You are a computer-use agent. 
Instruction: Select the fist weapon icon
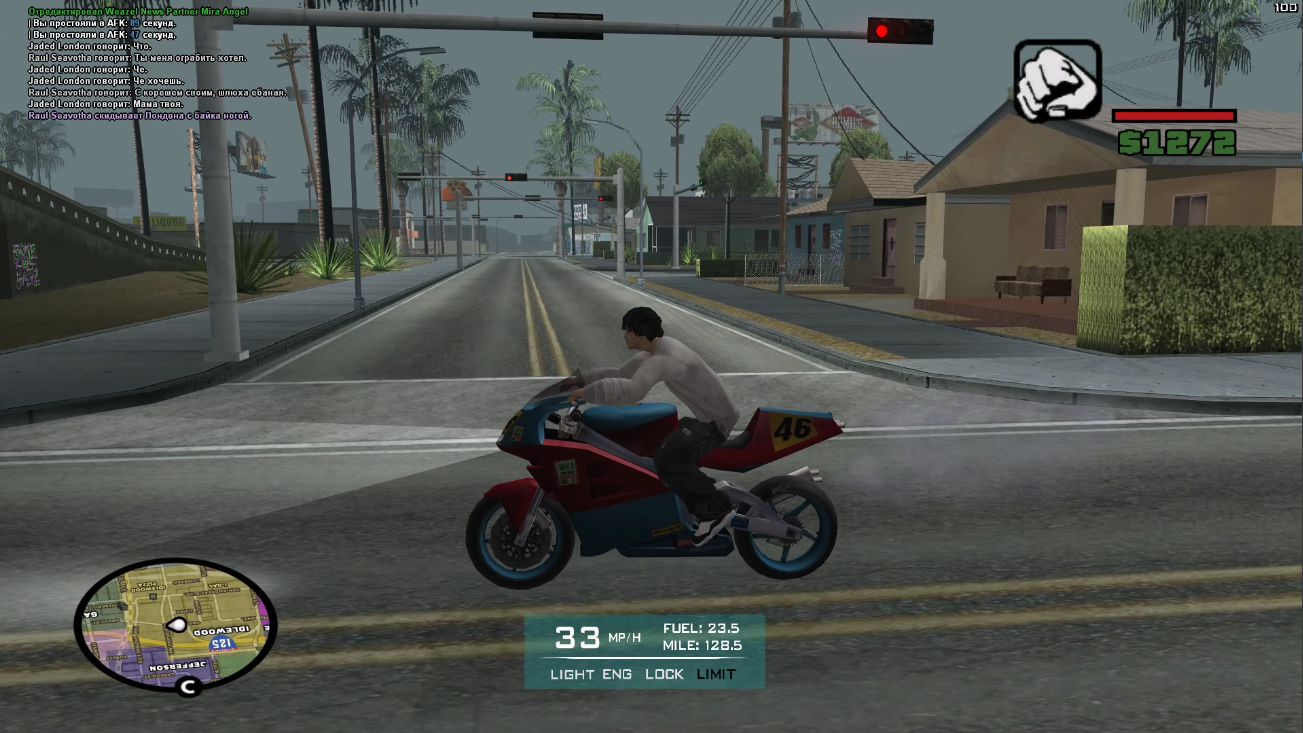(x=1057, y=80)
